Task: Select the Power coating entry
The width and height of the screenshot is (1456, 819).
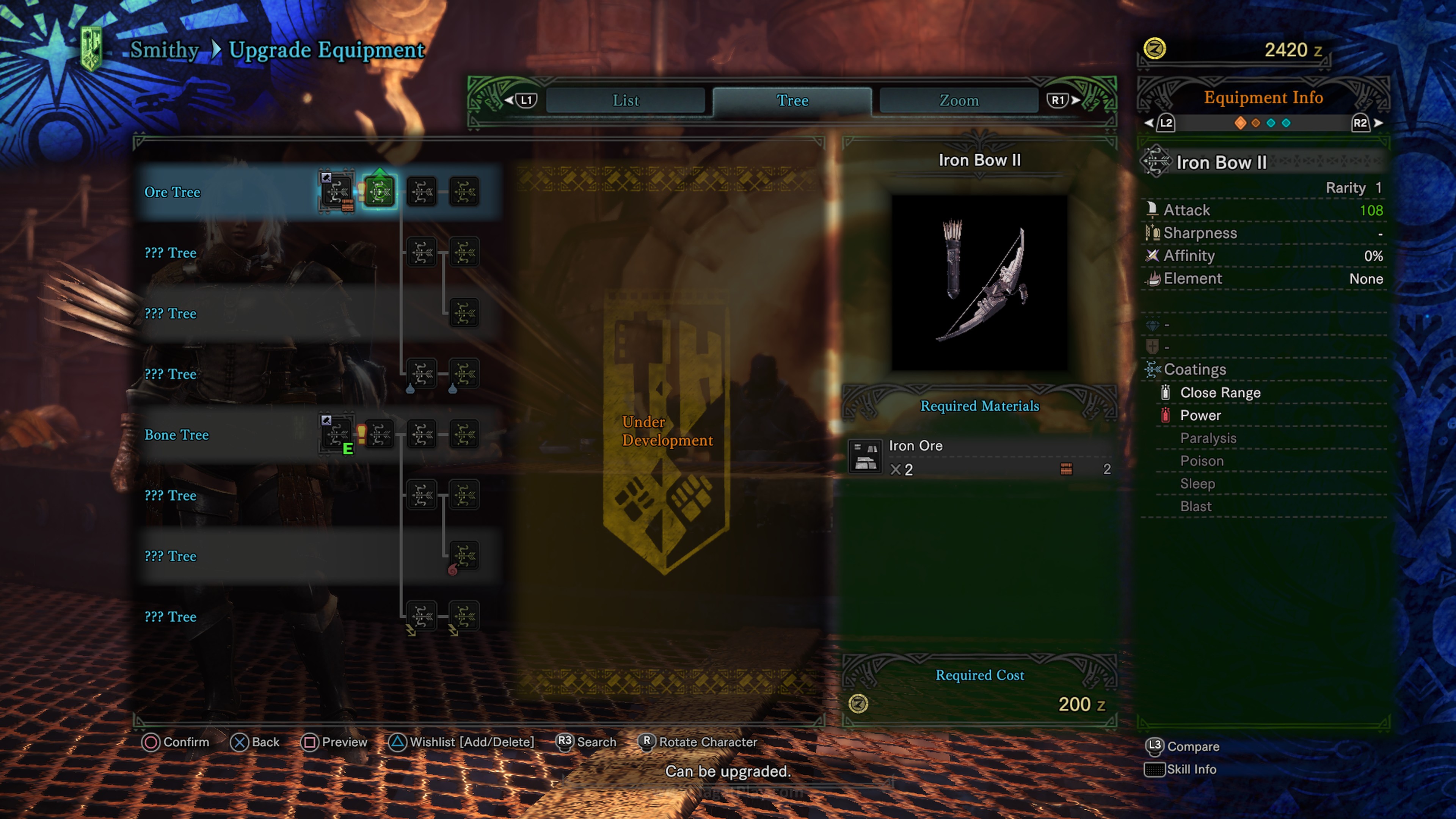Action: pos(1200,416)
